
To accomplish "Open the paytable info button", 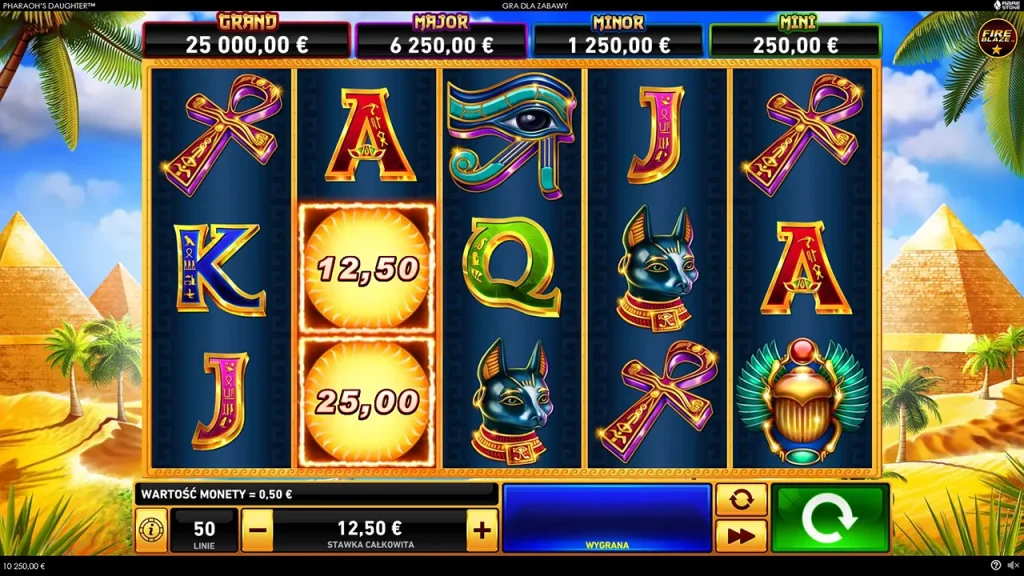I will (x=151, y=530).
